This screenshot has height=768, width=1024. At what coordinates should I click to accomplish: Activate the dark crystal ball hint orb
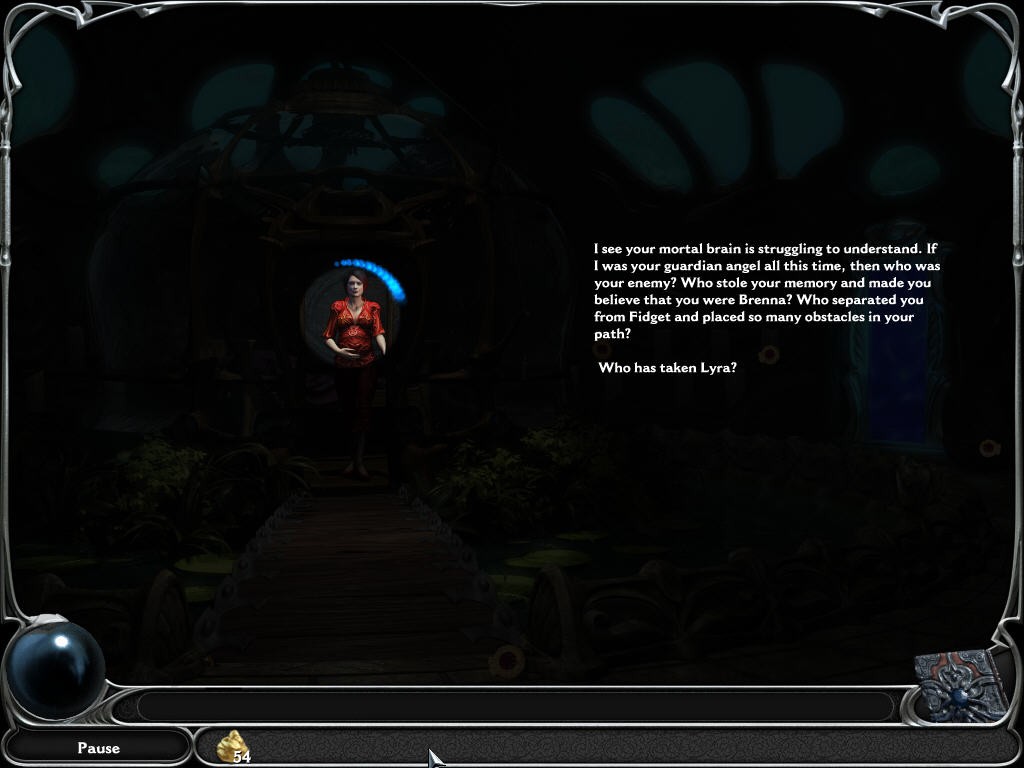click(55, 668)
